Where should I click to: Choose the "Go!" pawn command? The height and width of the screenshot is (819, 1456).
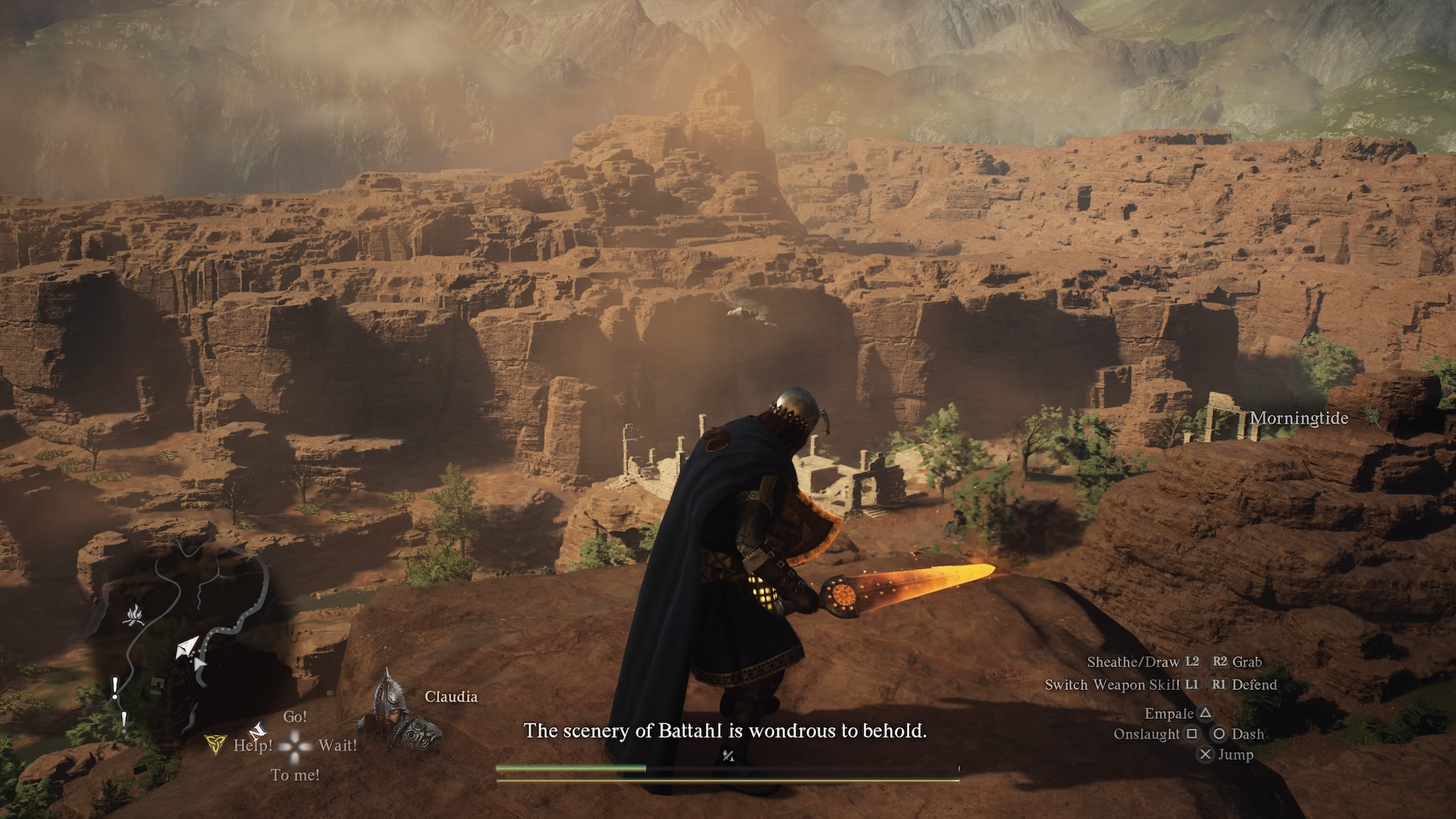[x=295, y=717]
